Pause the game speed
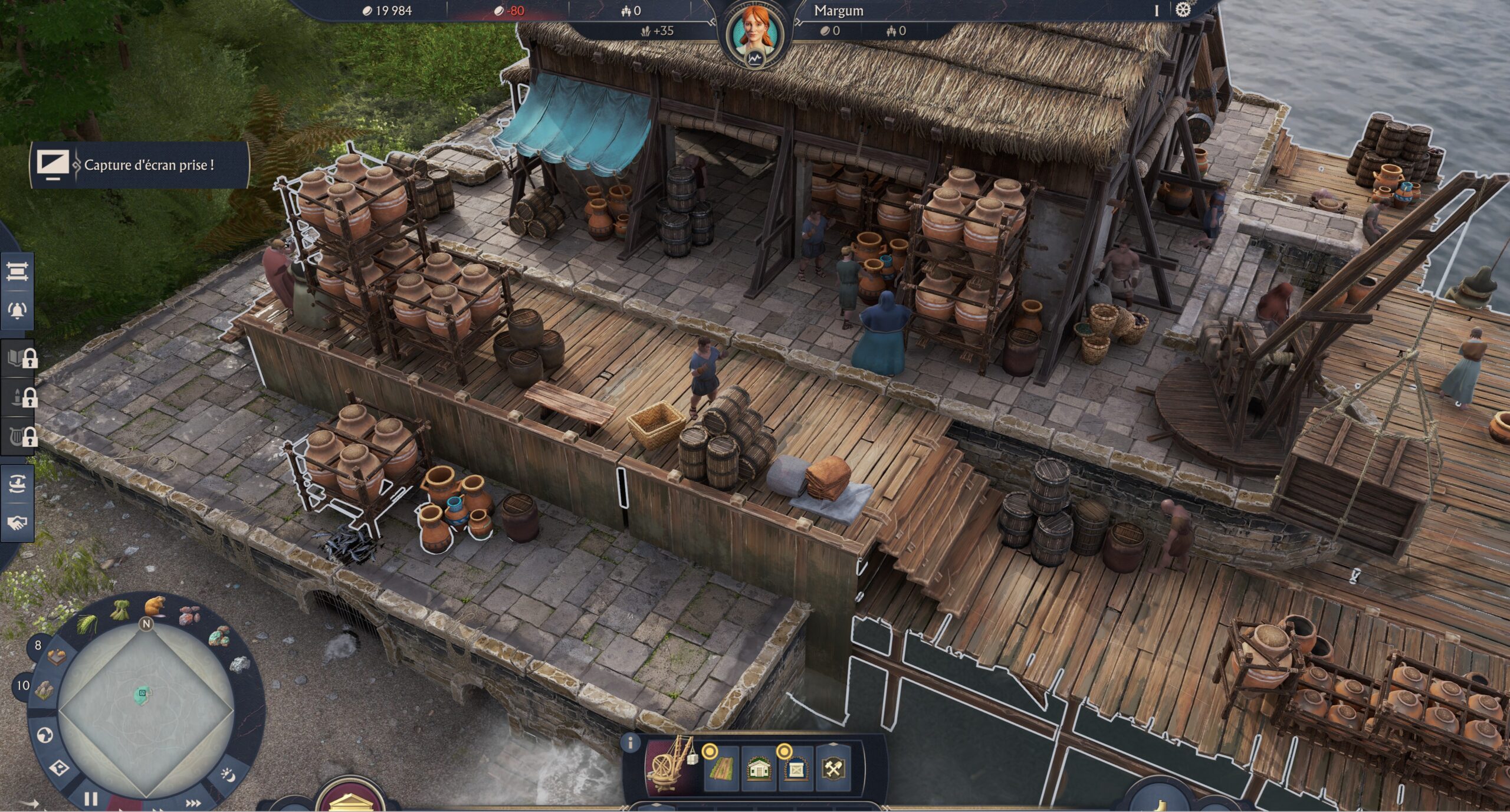This screenshot has height=812, width=1510. tap(90, 799)
